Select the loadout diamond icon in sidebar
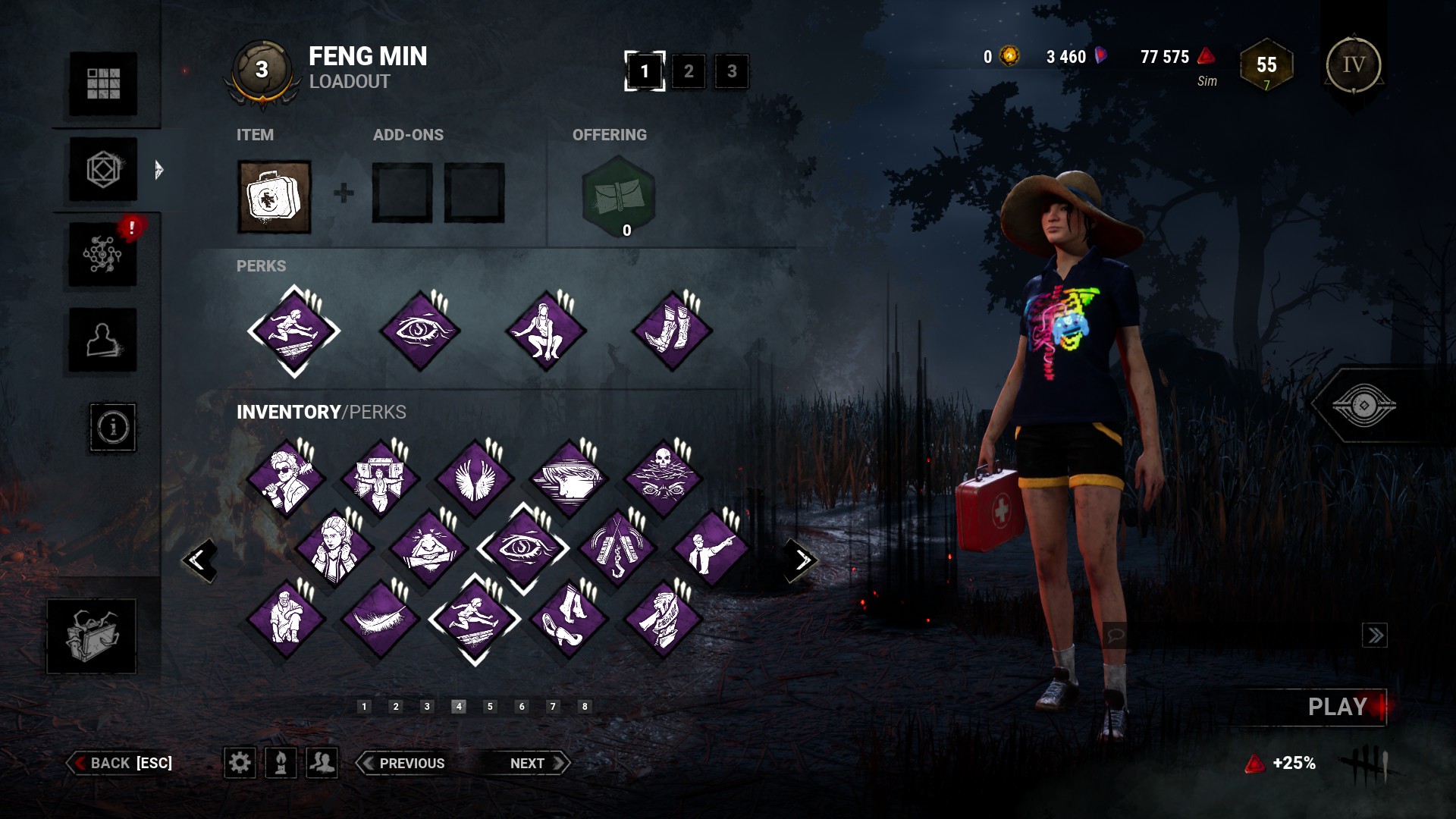The image size is (1456, 819). (103, 170)
